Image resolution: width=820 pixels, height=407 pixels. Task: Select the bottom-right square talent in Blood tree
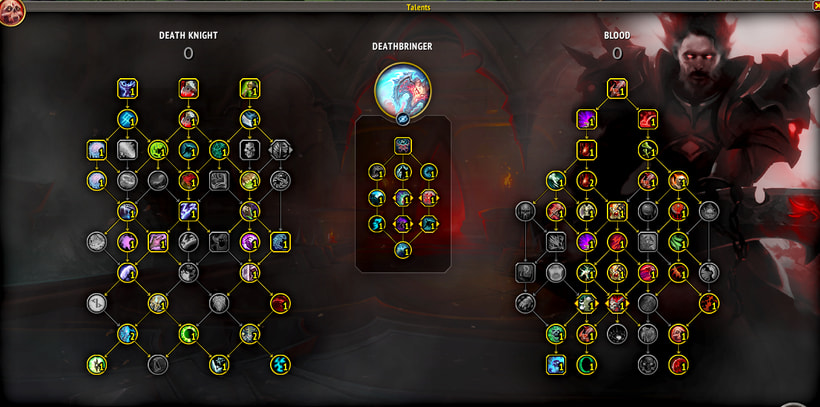(678, 364)
